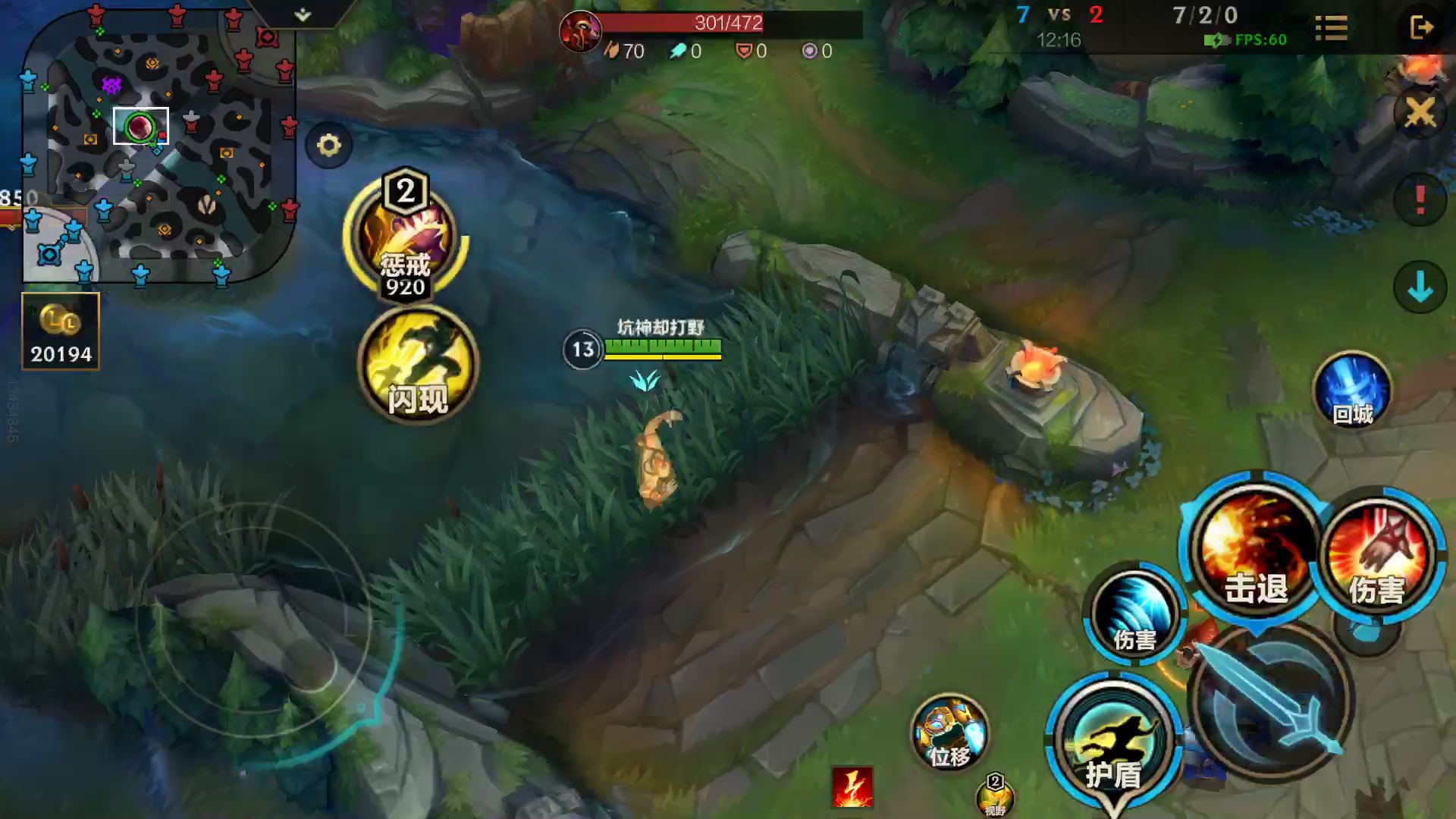Screen dimensions: 1456x819
Task: Expand the chevron arrow beside the minimap
Action: pyautogui.click(x=303, y=15)
